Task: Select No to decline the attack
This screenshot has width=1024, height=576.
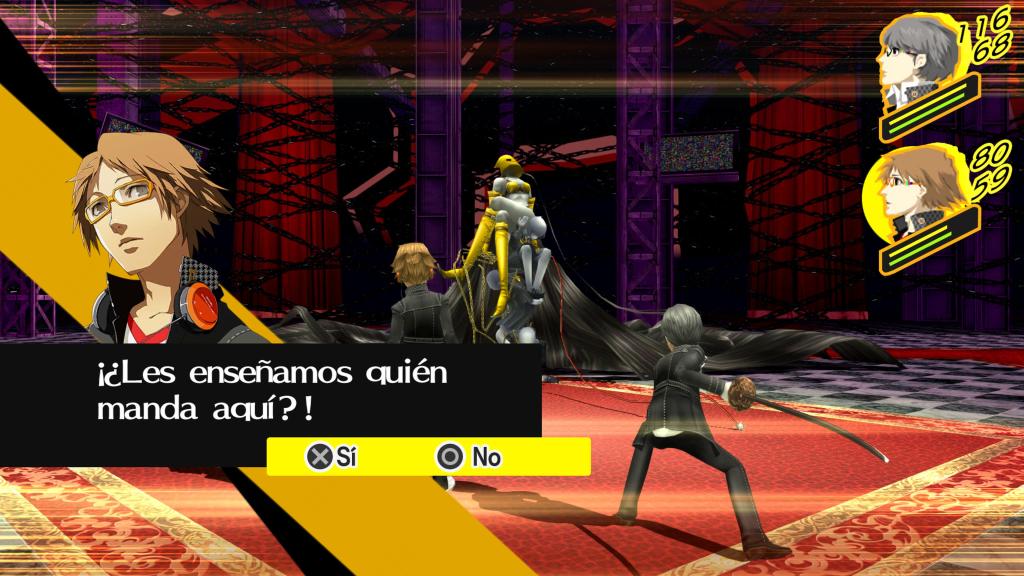Action: click(470, 457)
